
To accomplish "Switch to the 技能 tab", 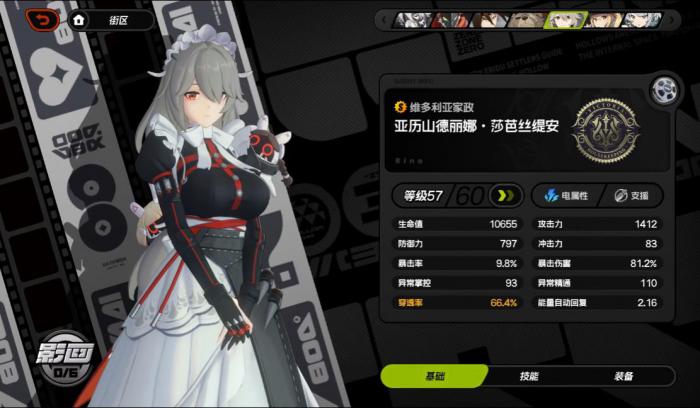I will pos(529,376).
